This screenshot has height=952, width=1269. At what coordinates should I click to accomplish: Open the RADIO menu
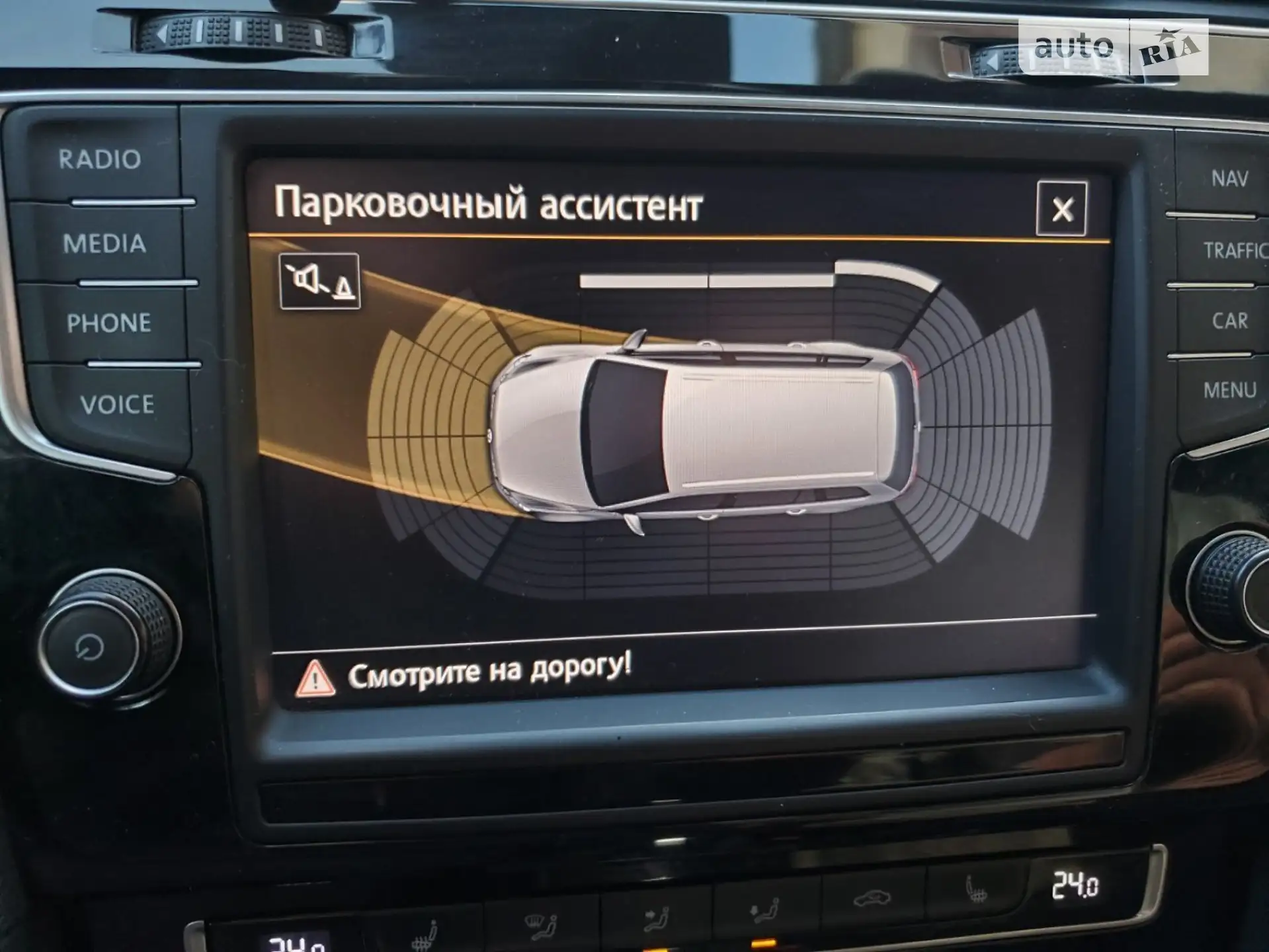pos(100,159)
